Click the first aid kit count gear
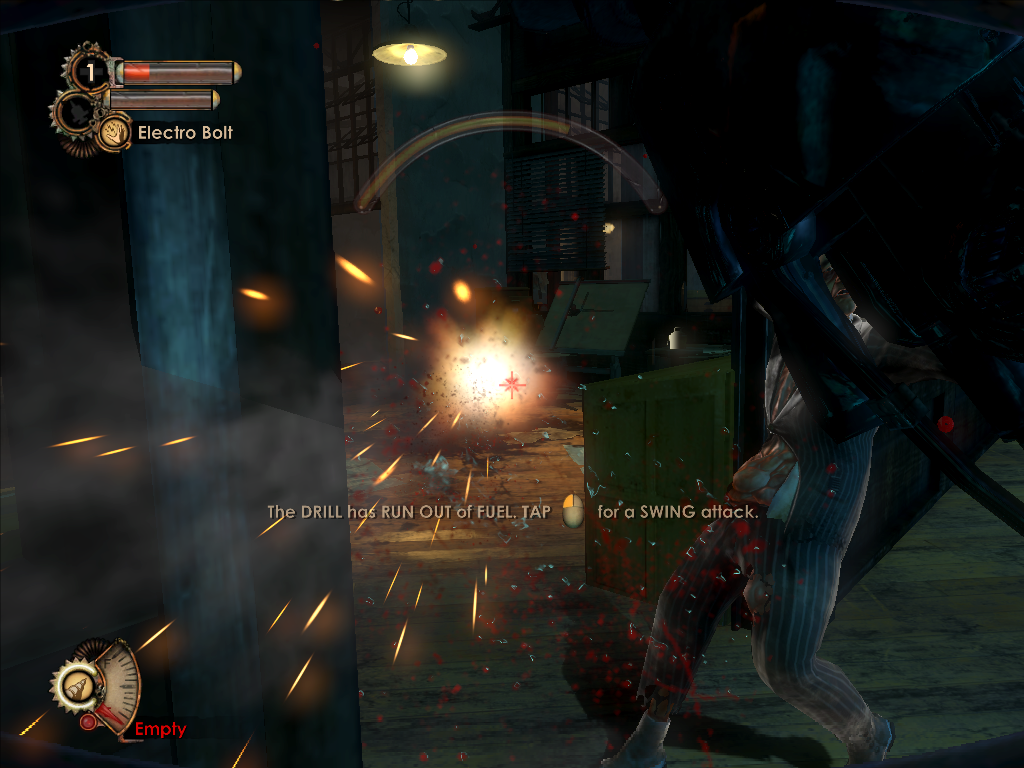1024x768 pixels. point(89,72)
